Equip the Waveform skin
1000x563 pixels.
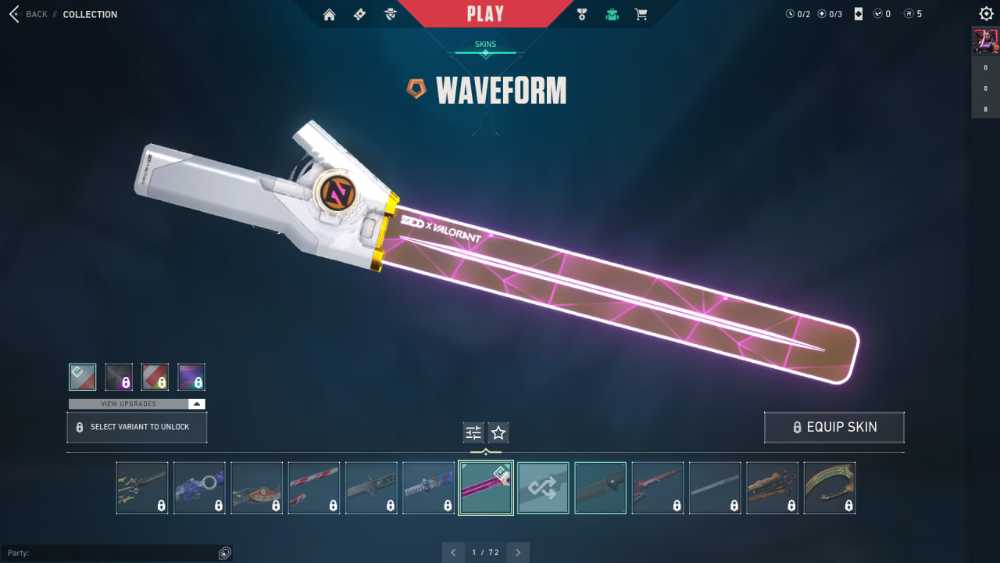[x=834, y=427]
